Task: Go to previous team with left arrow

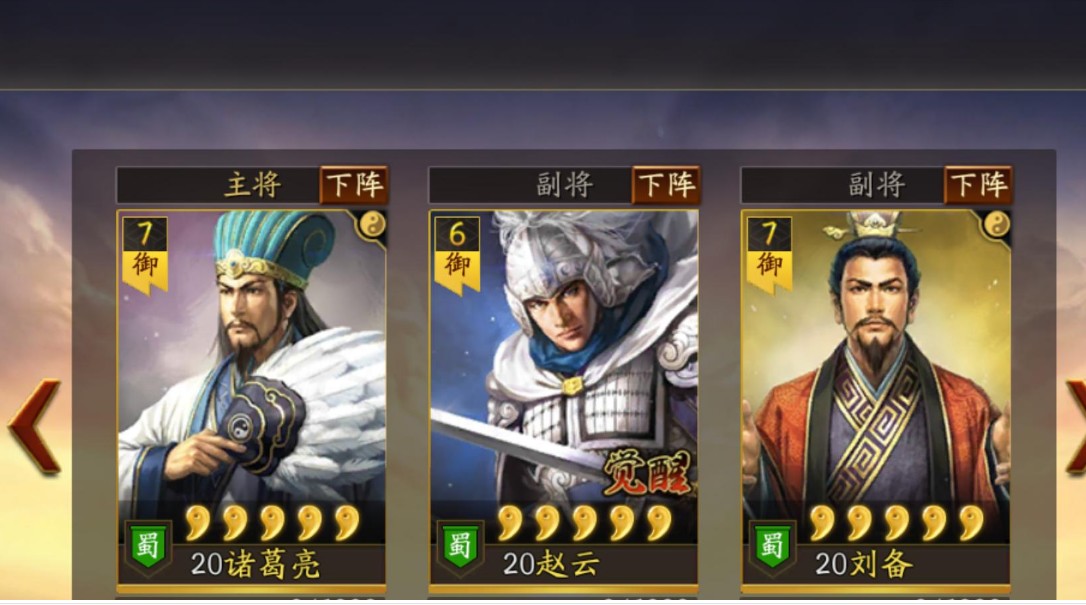Action: (34, 425)
